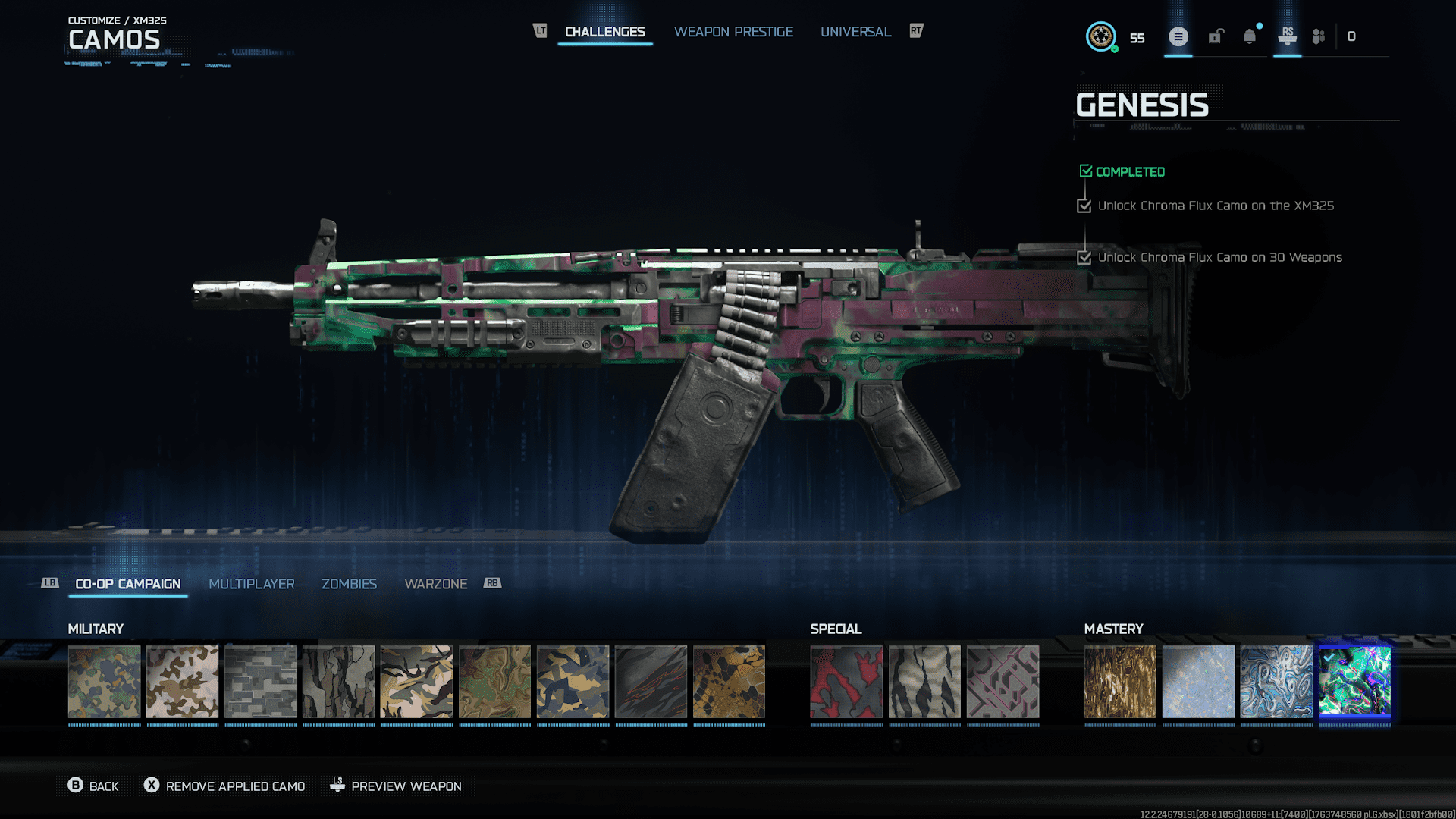
Task: Remove the applied camo
Action: point(225,786)
